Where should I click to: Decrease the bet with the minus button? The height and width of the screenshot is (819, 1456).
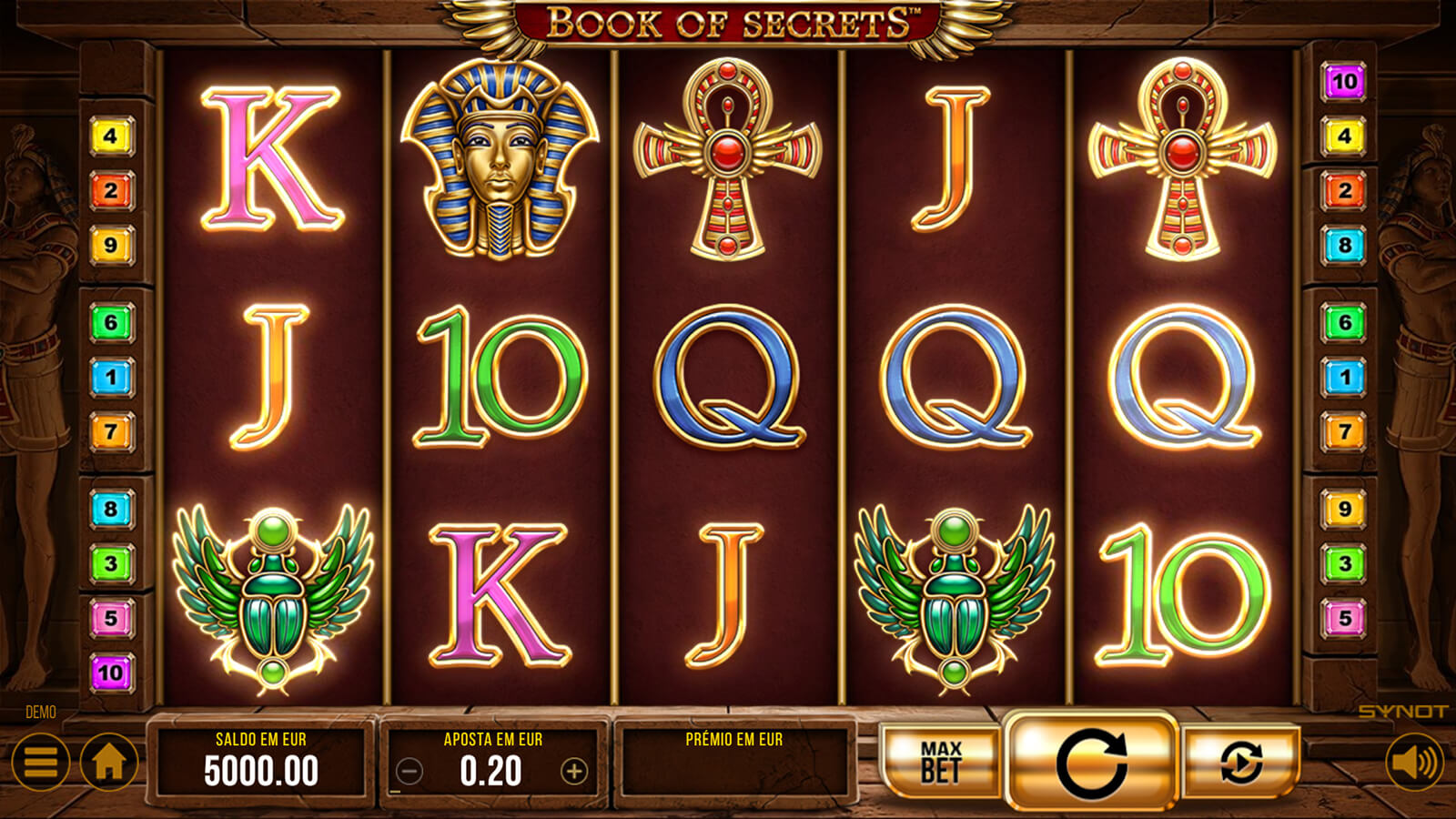point(409,772)
